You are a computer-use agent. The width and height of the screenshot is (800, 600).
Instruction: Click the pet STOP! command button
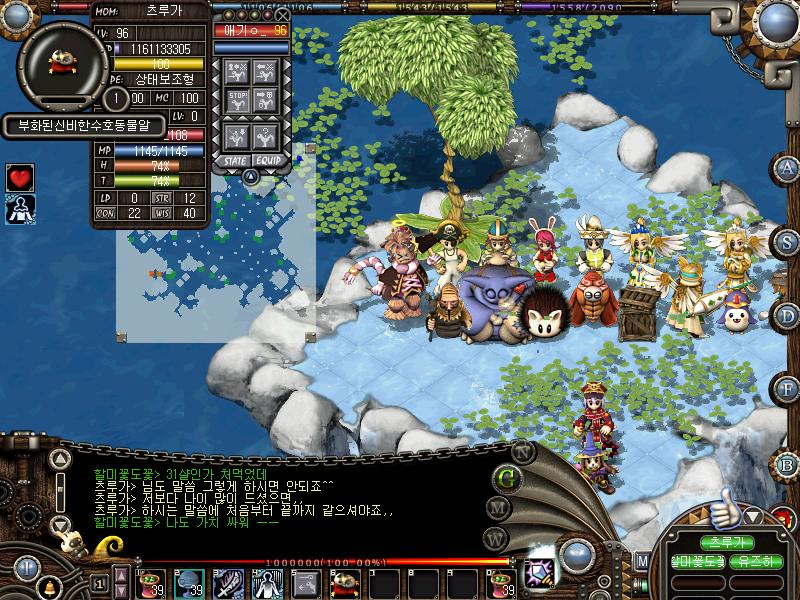tap(238, 99)
